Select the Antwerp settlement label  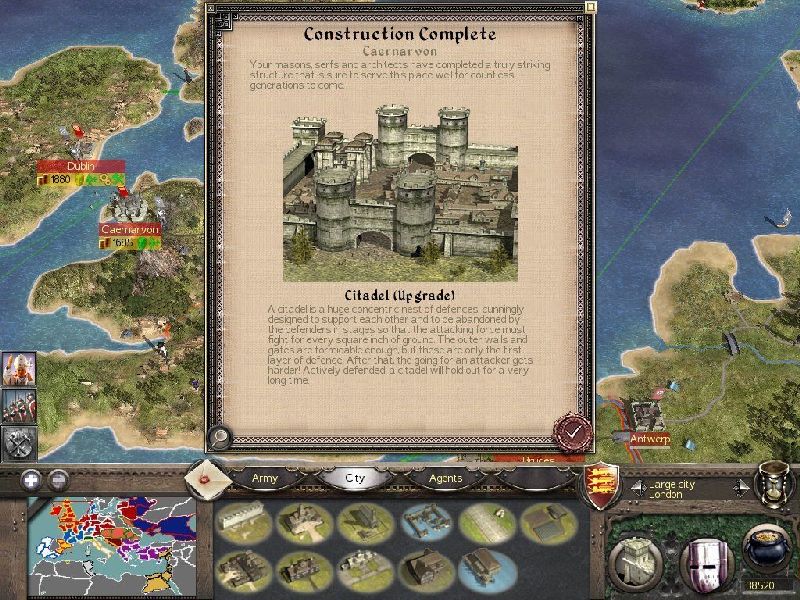coord(649,438)
